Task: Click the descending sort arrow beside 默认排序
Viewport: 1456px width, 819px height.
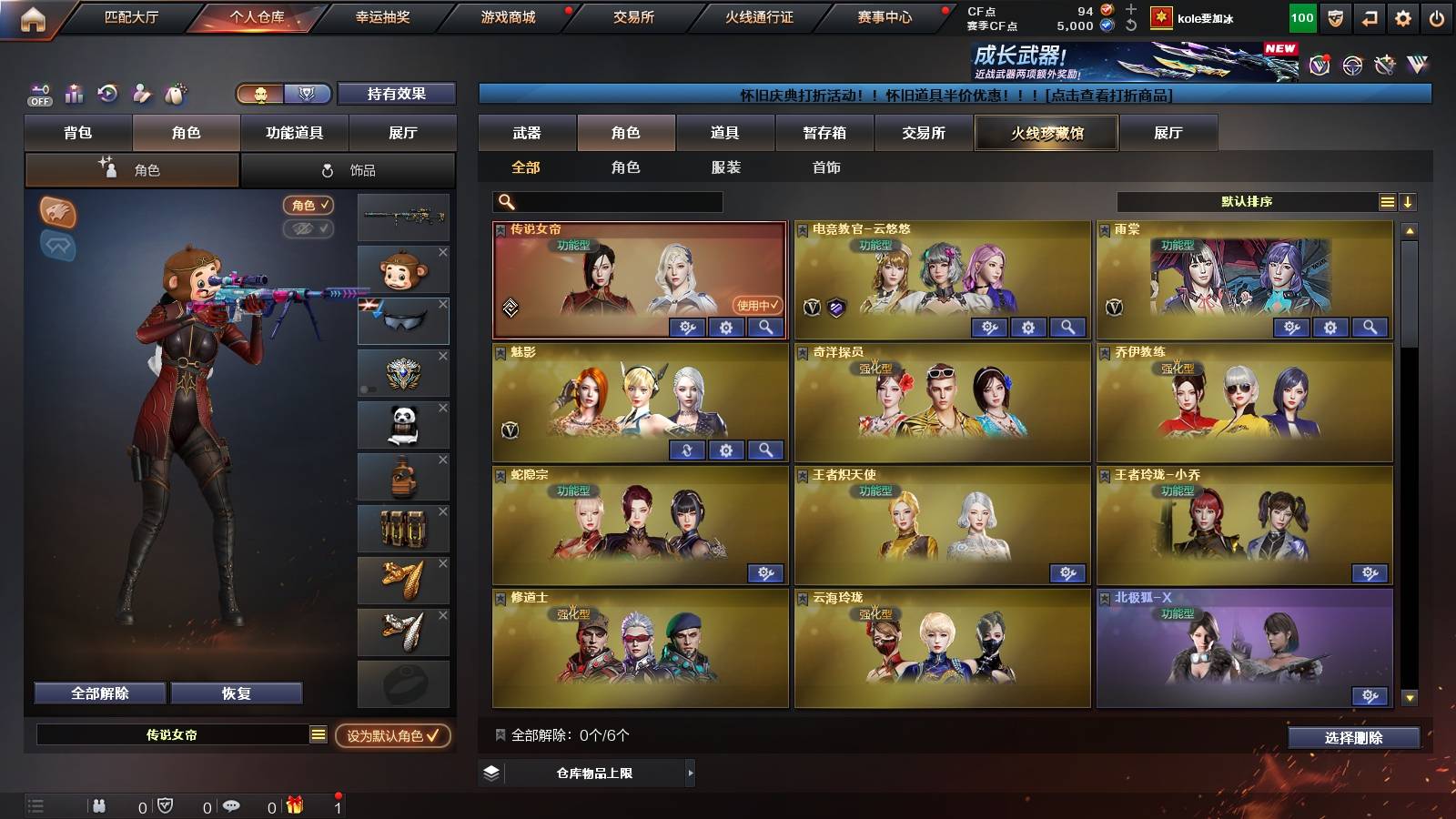Action: pyautogui.click(x=1408, y=201)
